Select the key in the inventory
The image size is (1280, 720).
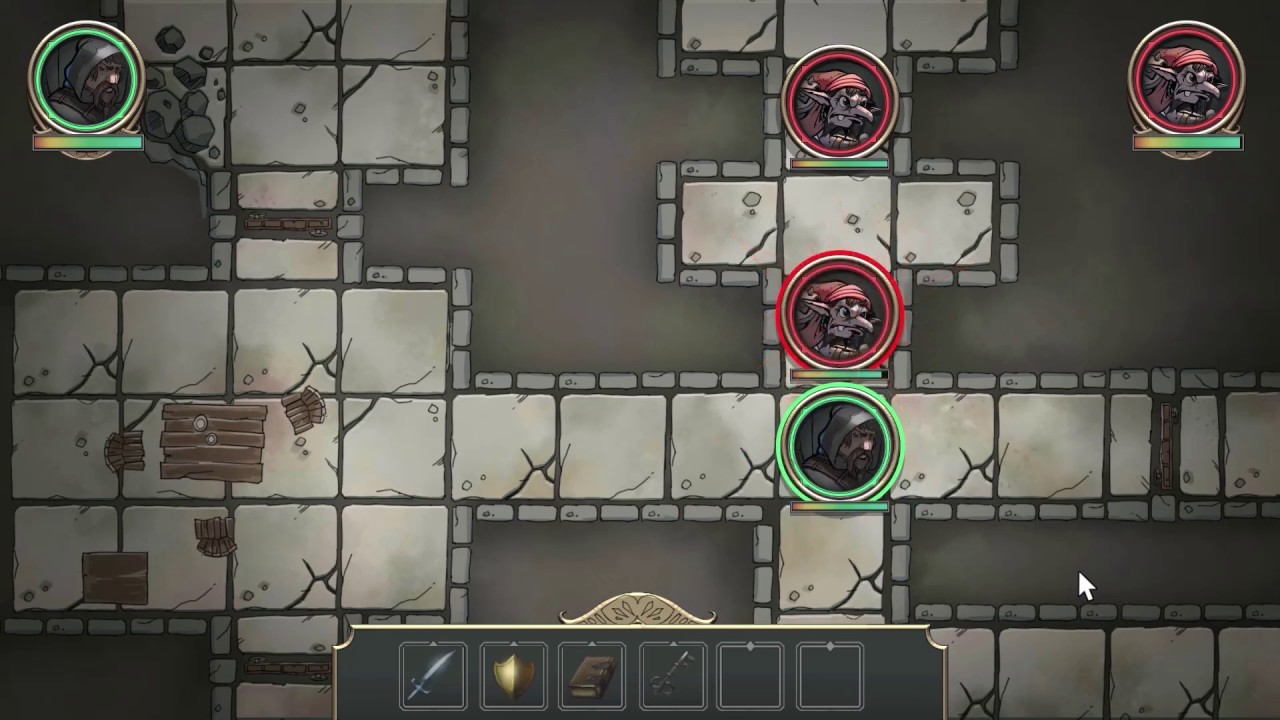pos(671,675)
